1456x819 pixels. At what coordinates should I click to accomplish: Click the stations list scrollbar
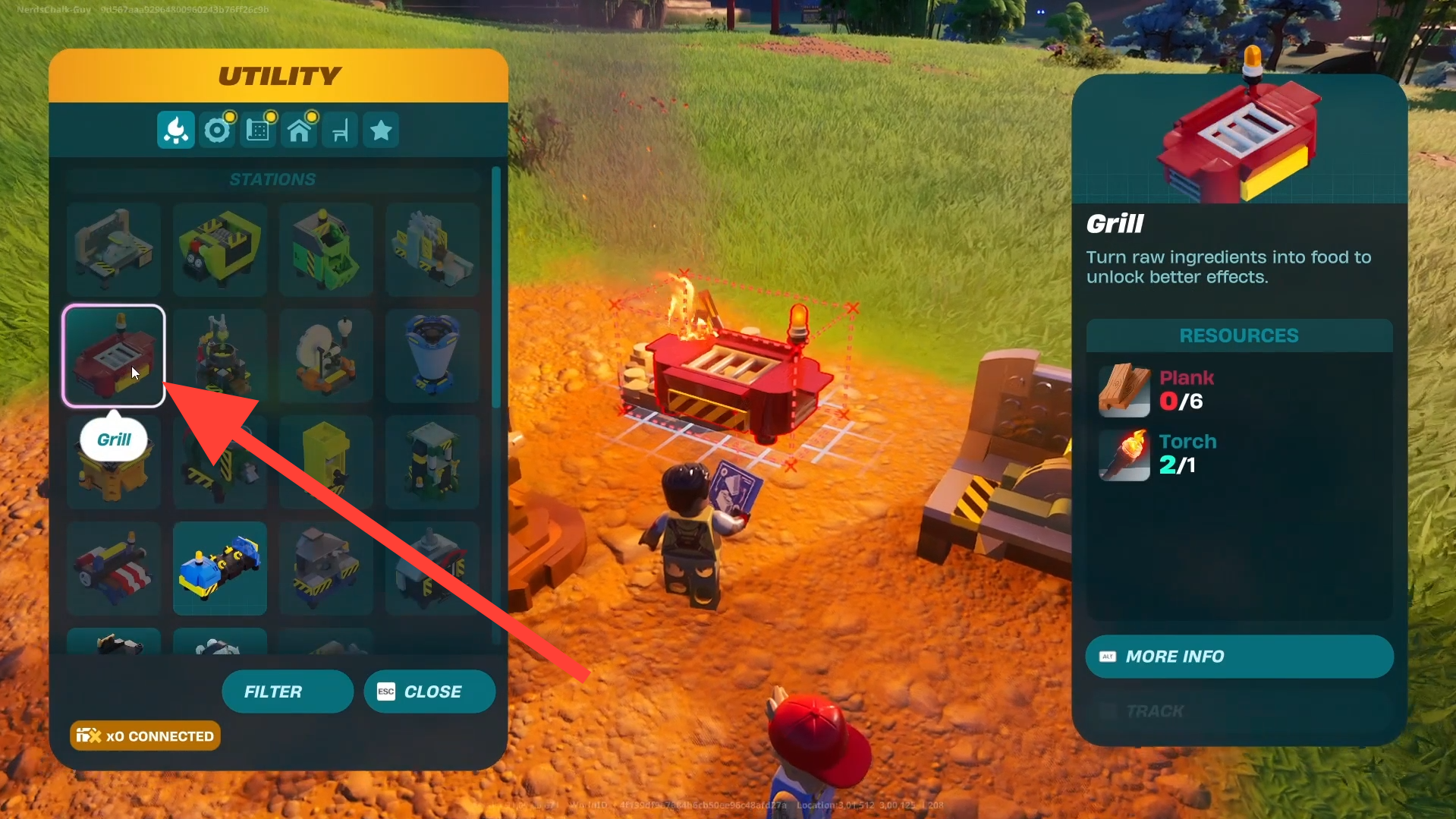[496, 288]
